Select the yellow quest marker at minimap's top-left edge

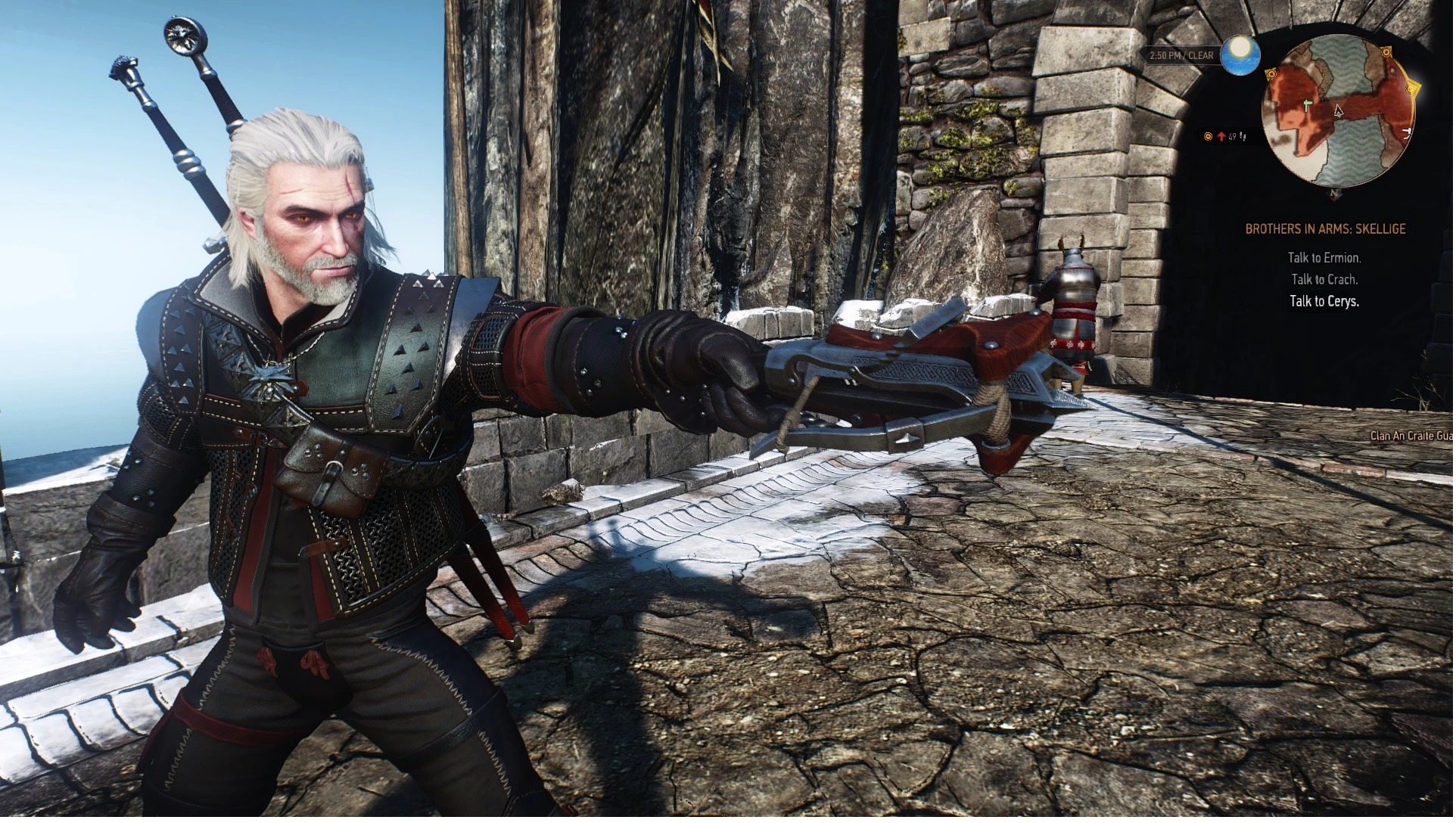click(1273, 73)
